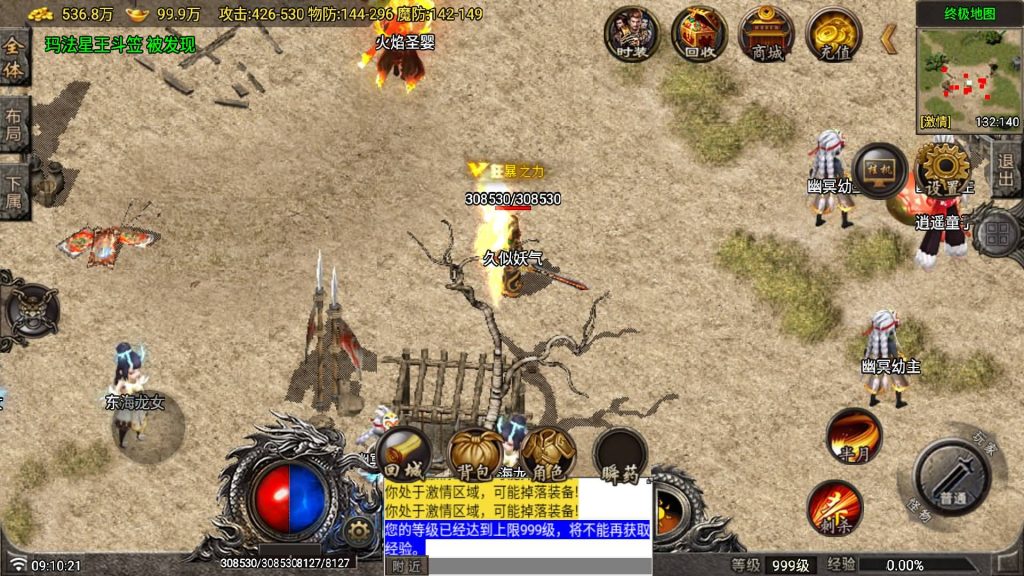This screenshot has width=1024, height=576.
Task: Open the 回收 recycle chest
Action: [699, 33]
